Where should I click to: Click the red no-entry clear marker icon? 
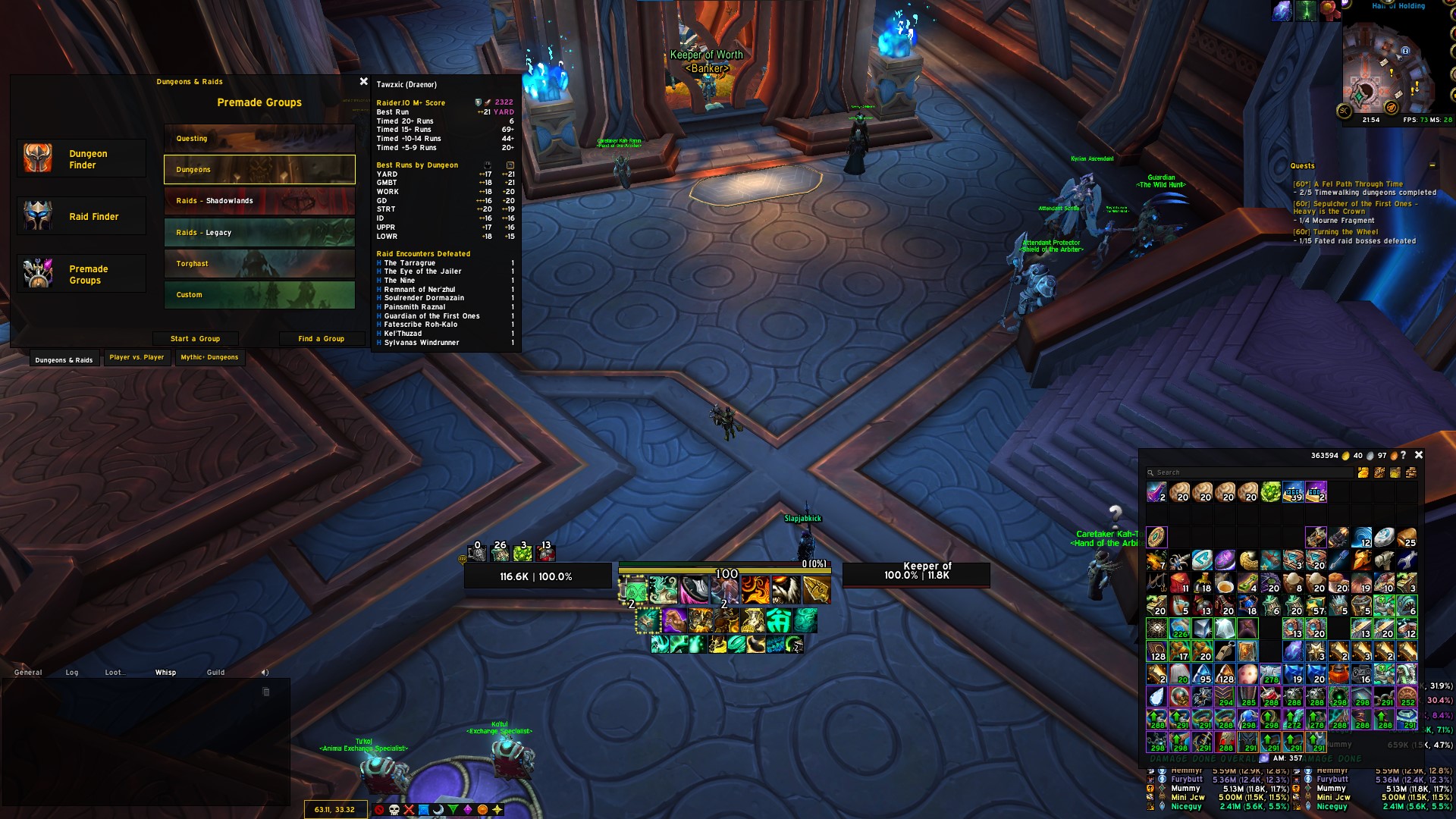379,810
